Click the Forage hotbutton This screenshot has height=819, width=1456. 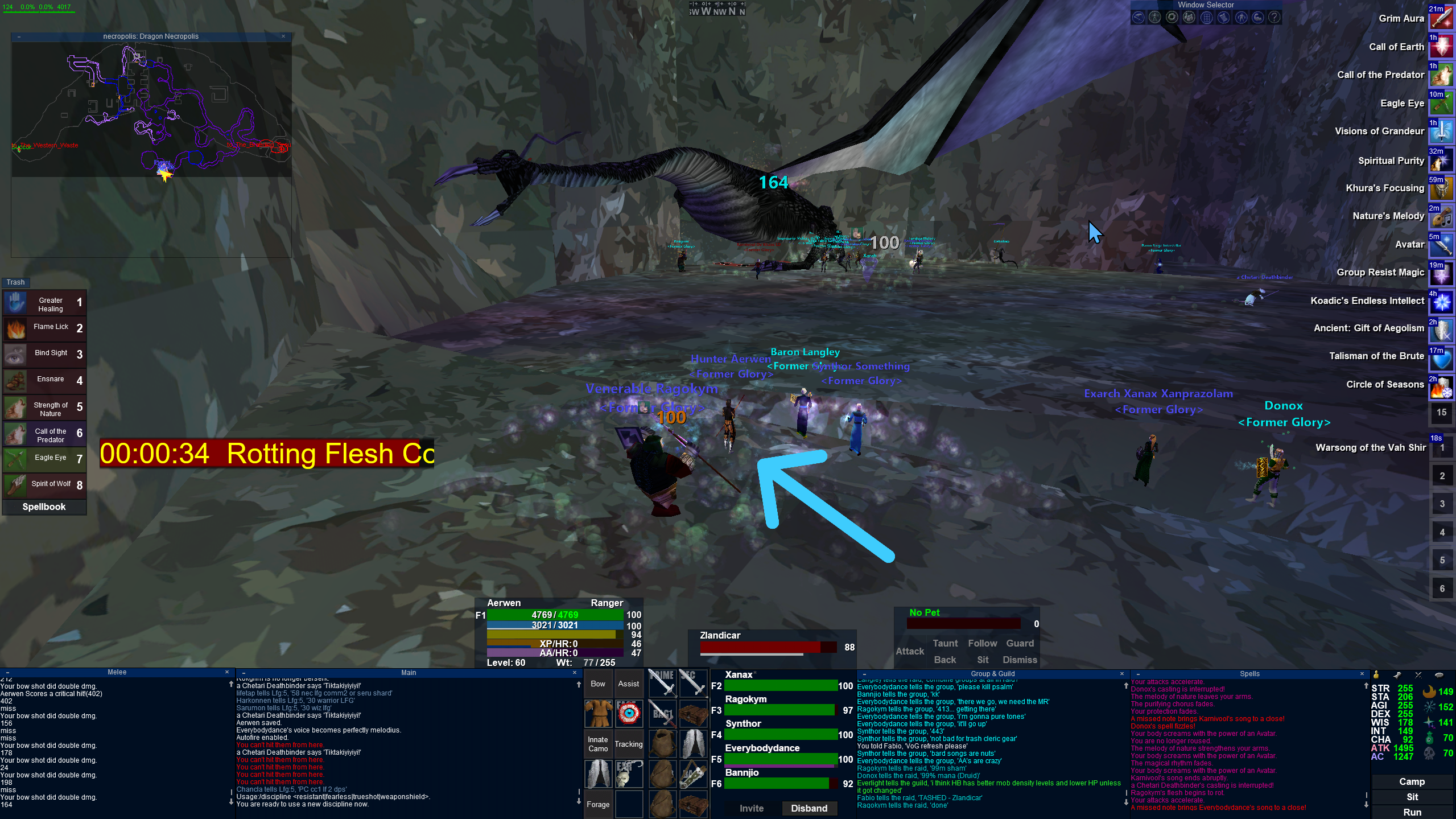pyautogui.click(x=597, y=804)
